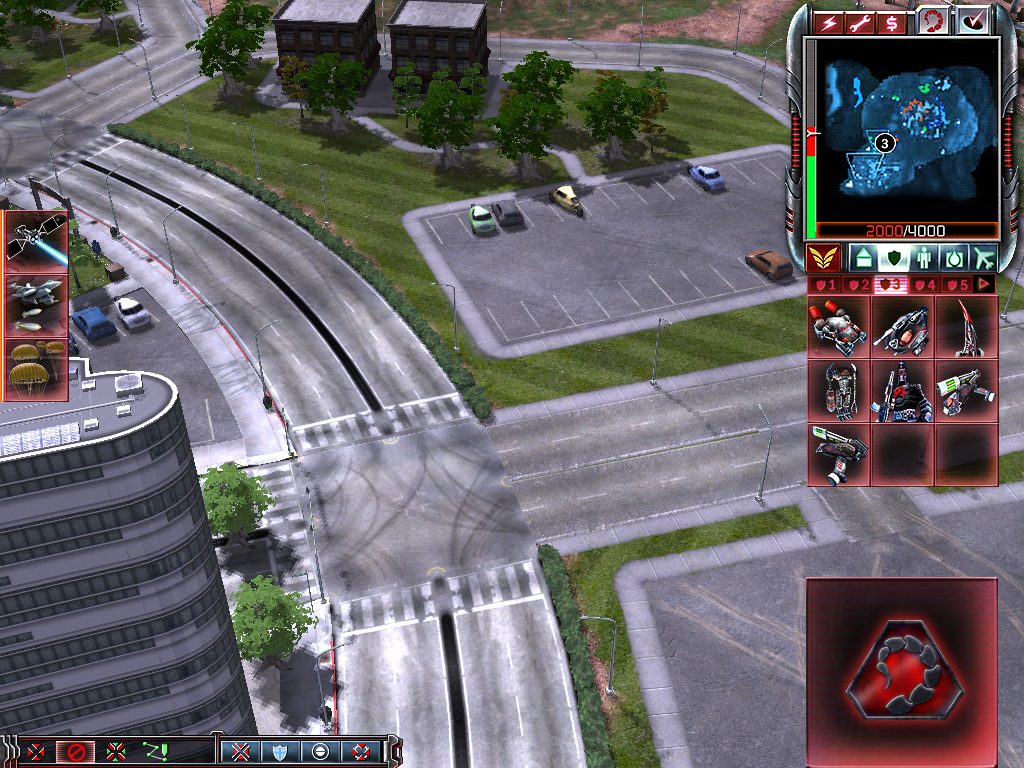Image resolution: width=1024 pixels, height=768 pixels.
Task: Use the paratrooper drop support power
Action: point(37,368)
